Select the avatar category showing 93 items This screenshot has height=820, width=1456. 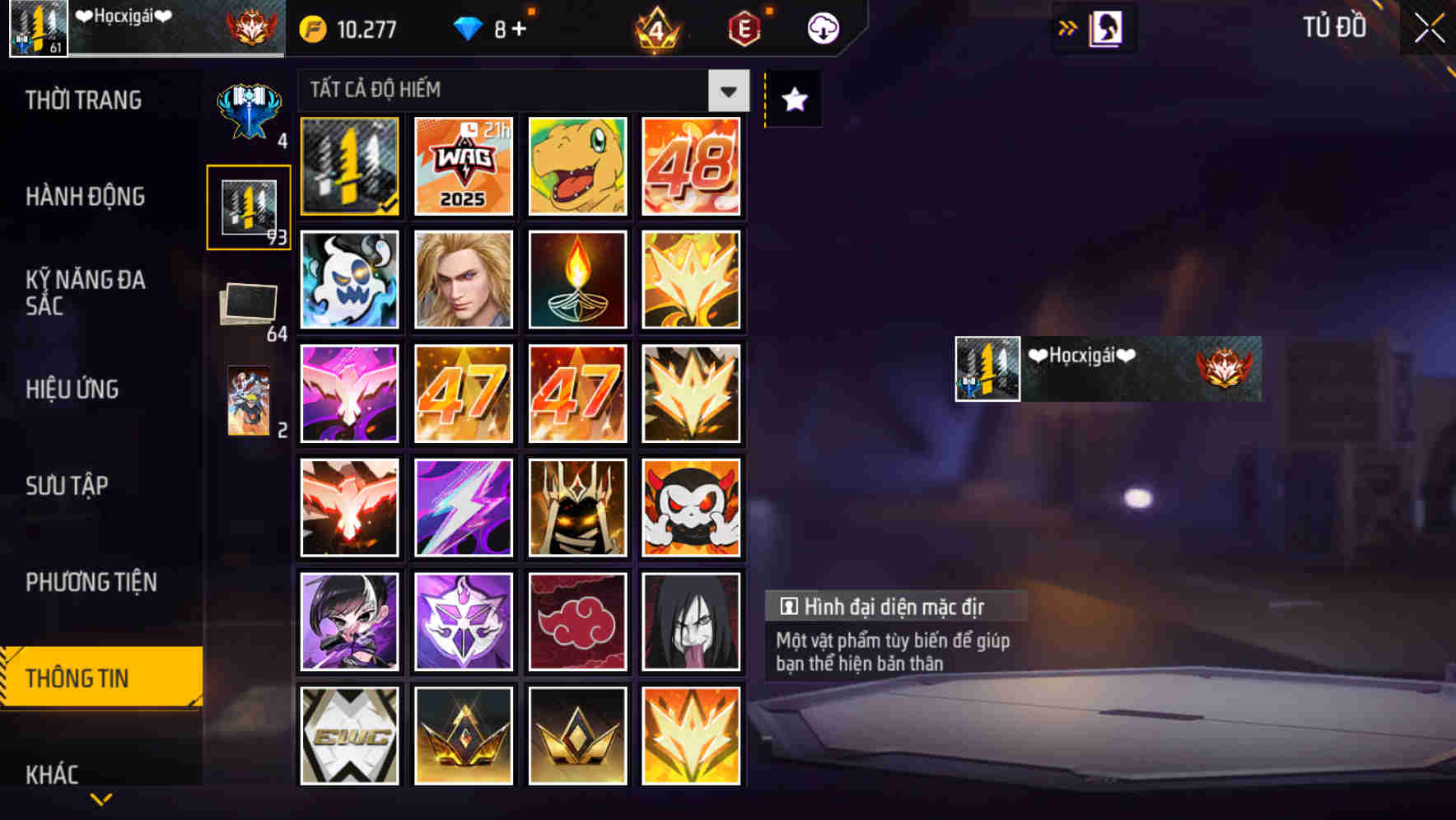pos(251,207)
